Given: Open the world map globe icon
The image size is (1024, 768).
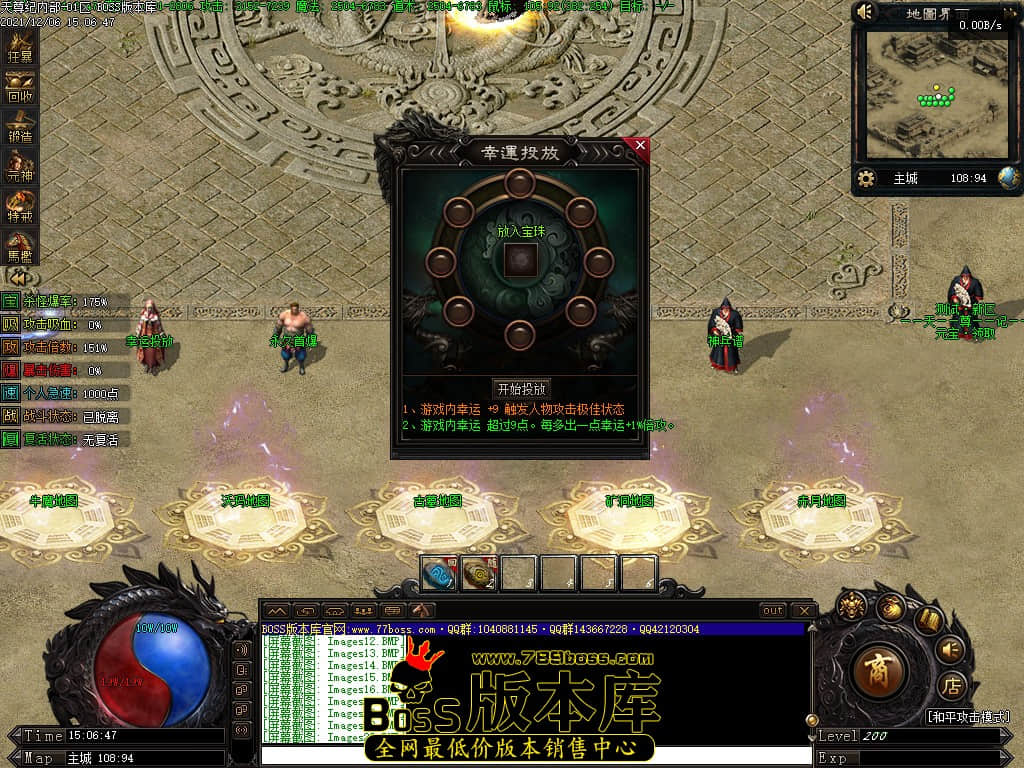Looking at the screenshot, I should (x=1009, y=178).
